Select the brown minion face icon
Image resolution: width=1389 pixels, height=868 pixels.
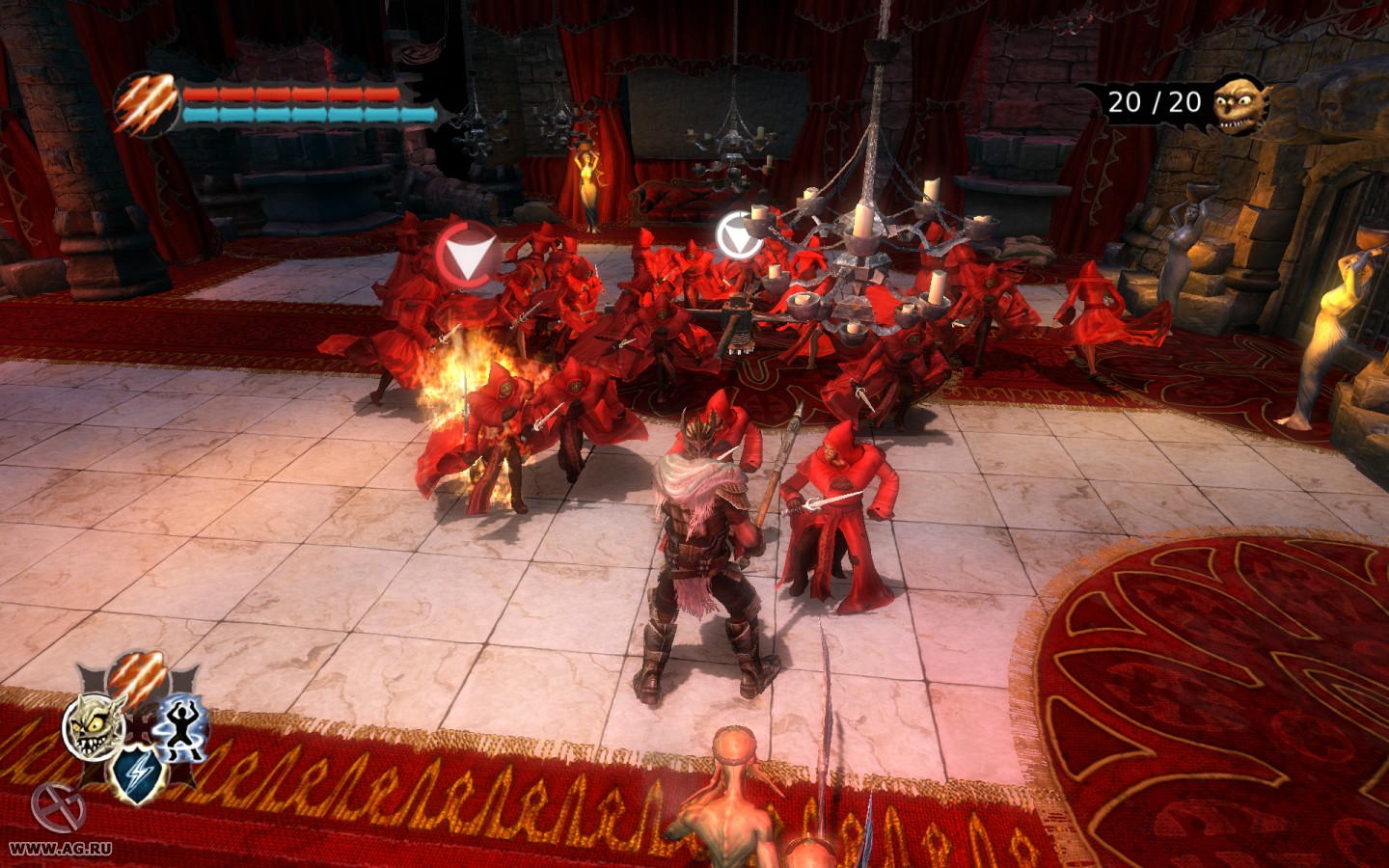[x=94, y=726]
